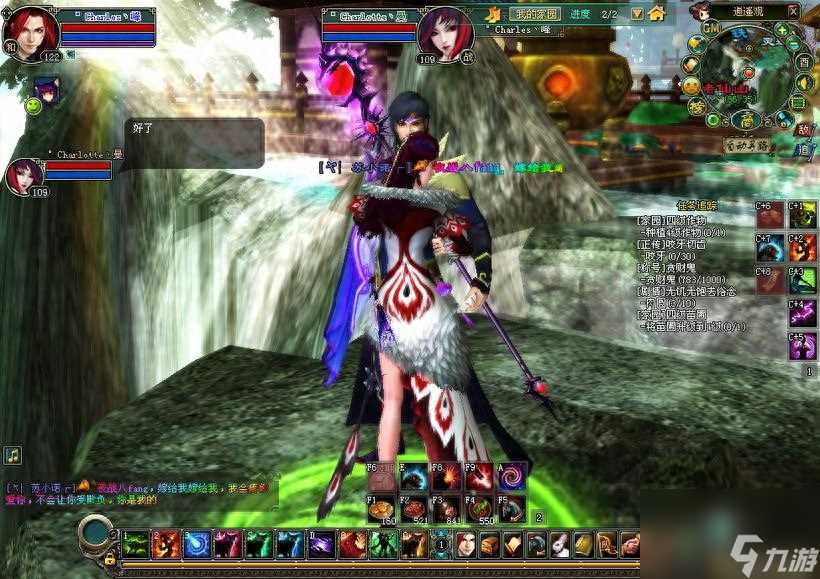The height and width of the screenshot is (579, 820).
Task: Activate the C+2 fire skill
Action: pyautogui.click(x=802, y=247)
